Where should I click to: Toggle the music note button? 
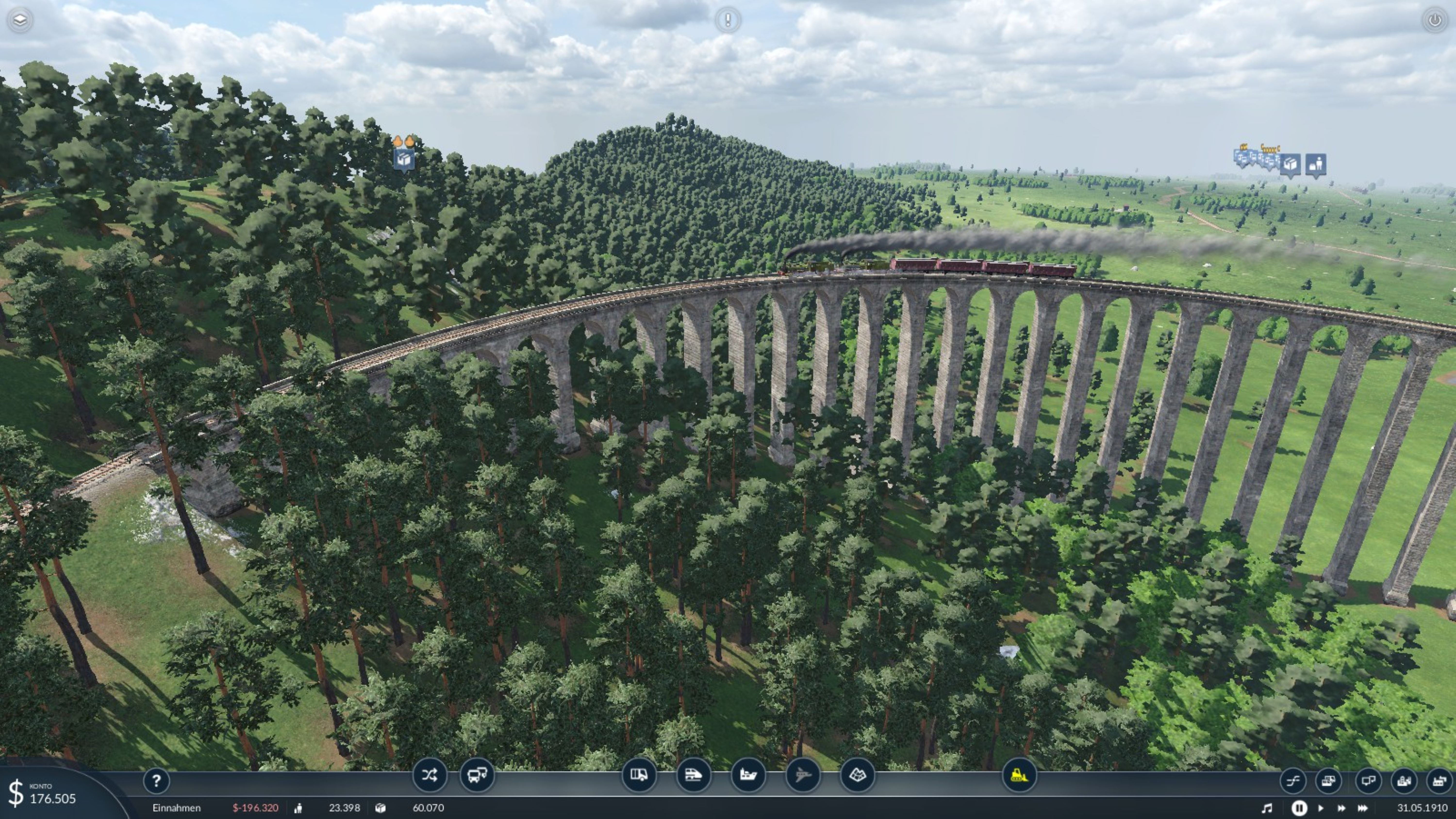point(1267,808)
